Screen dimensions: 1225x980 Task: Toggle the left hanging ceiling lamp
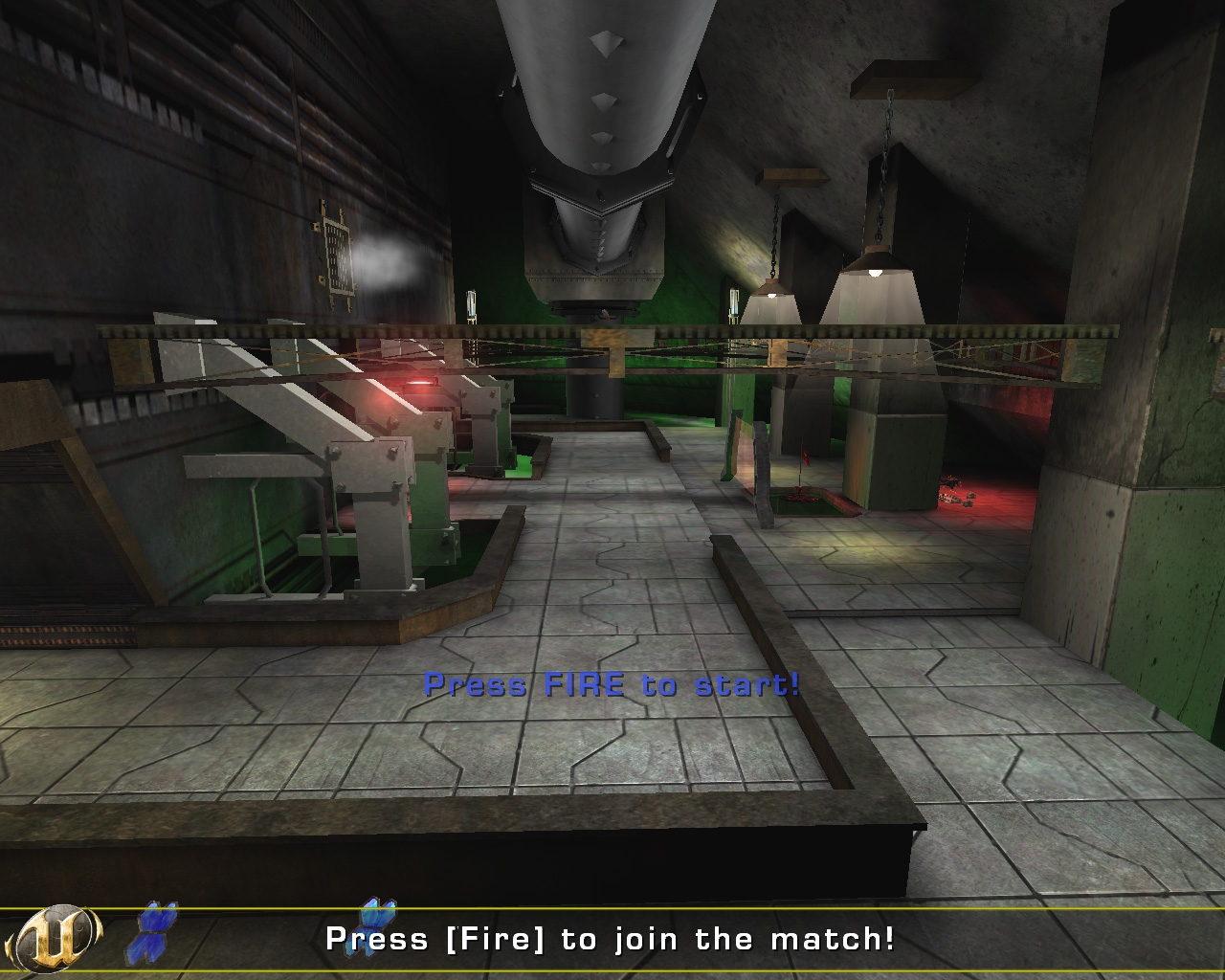pos(772,294)
